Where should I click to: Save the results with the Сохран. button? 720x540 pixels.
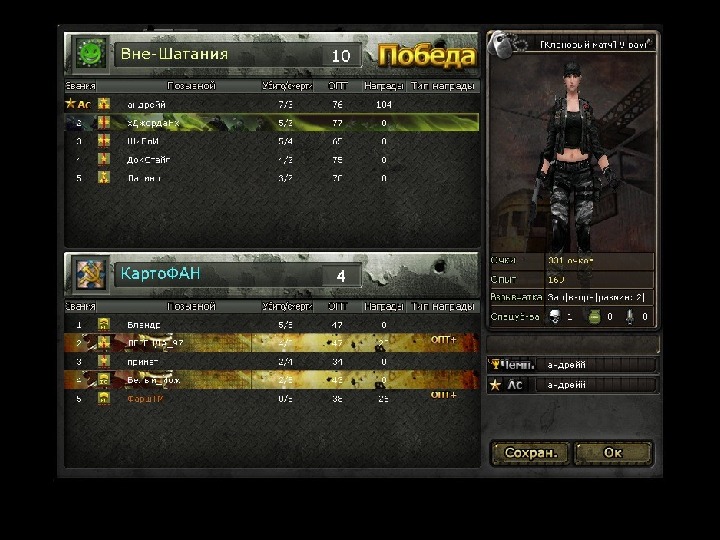tap(530, 453)
